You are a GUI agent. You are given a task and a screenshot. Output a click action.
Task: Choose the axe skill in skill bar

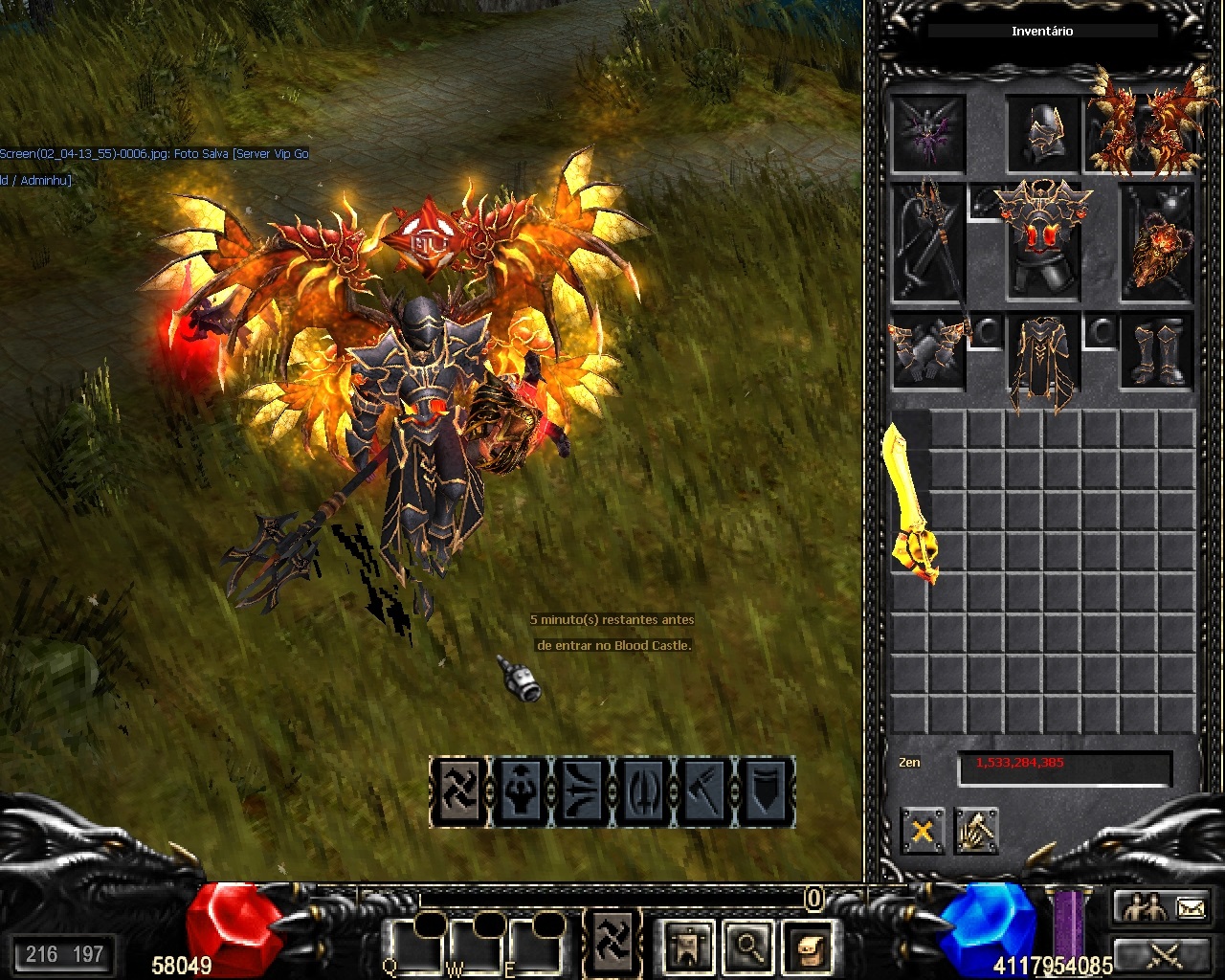[x=702, y=791]
